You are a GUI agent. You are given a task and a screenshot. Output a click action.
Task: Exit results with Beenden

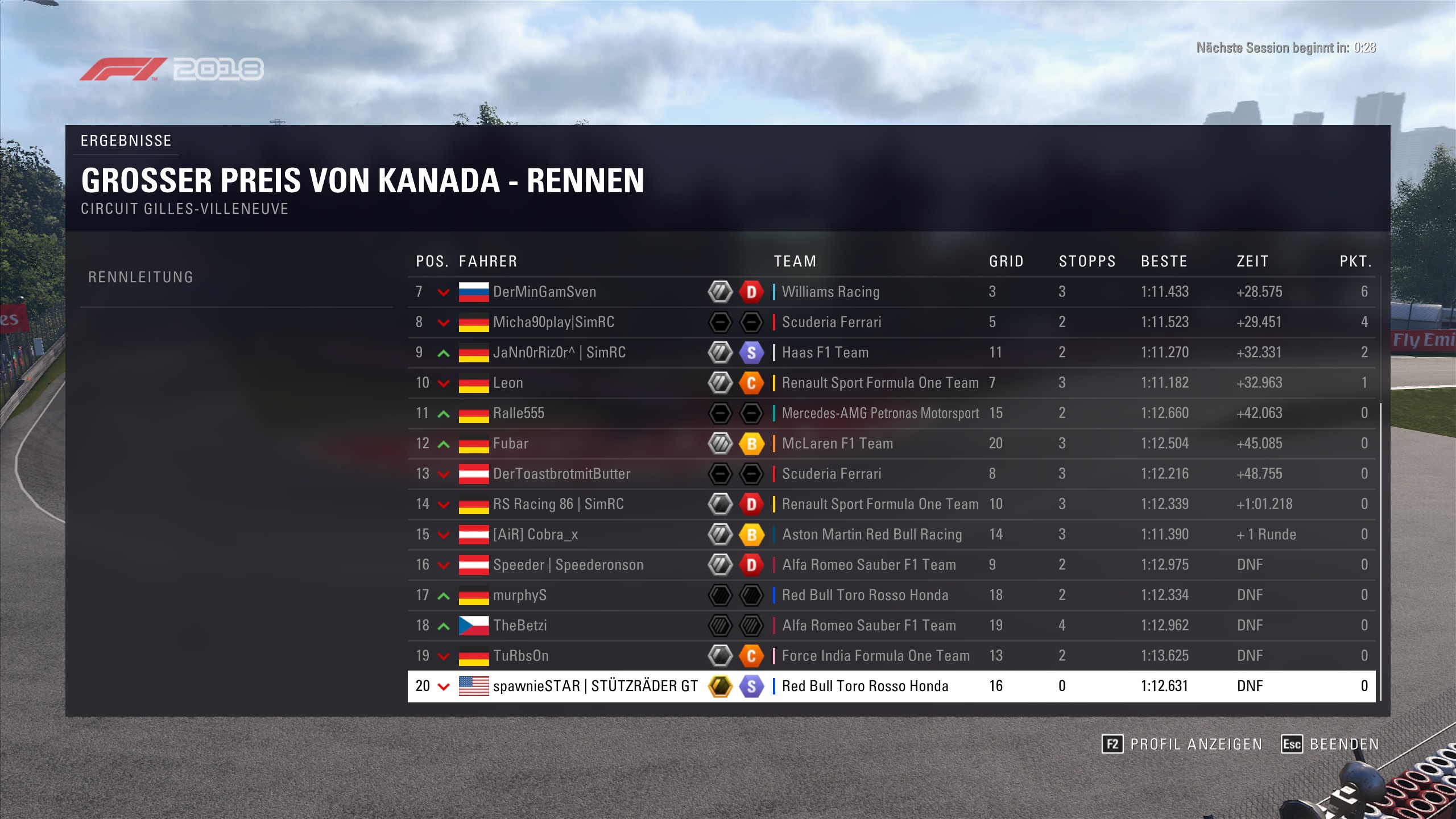point(1330,744)
